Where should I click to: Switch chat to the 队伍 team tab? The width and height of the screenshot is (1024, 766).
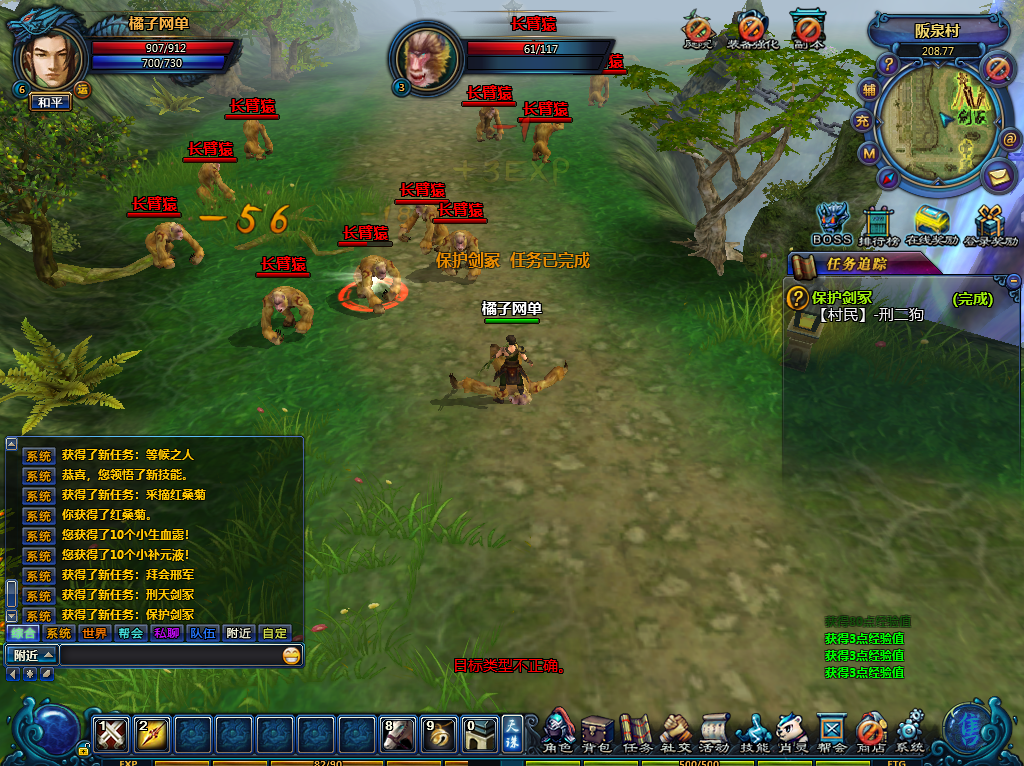tap(203, 633)
